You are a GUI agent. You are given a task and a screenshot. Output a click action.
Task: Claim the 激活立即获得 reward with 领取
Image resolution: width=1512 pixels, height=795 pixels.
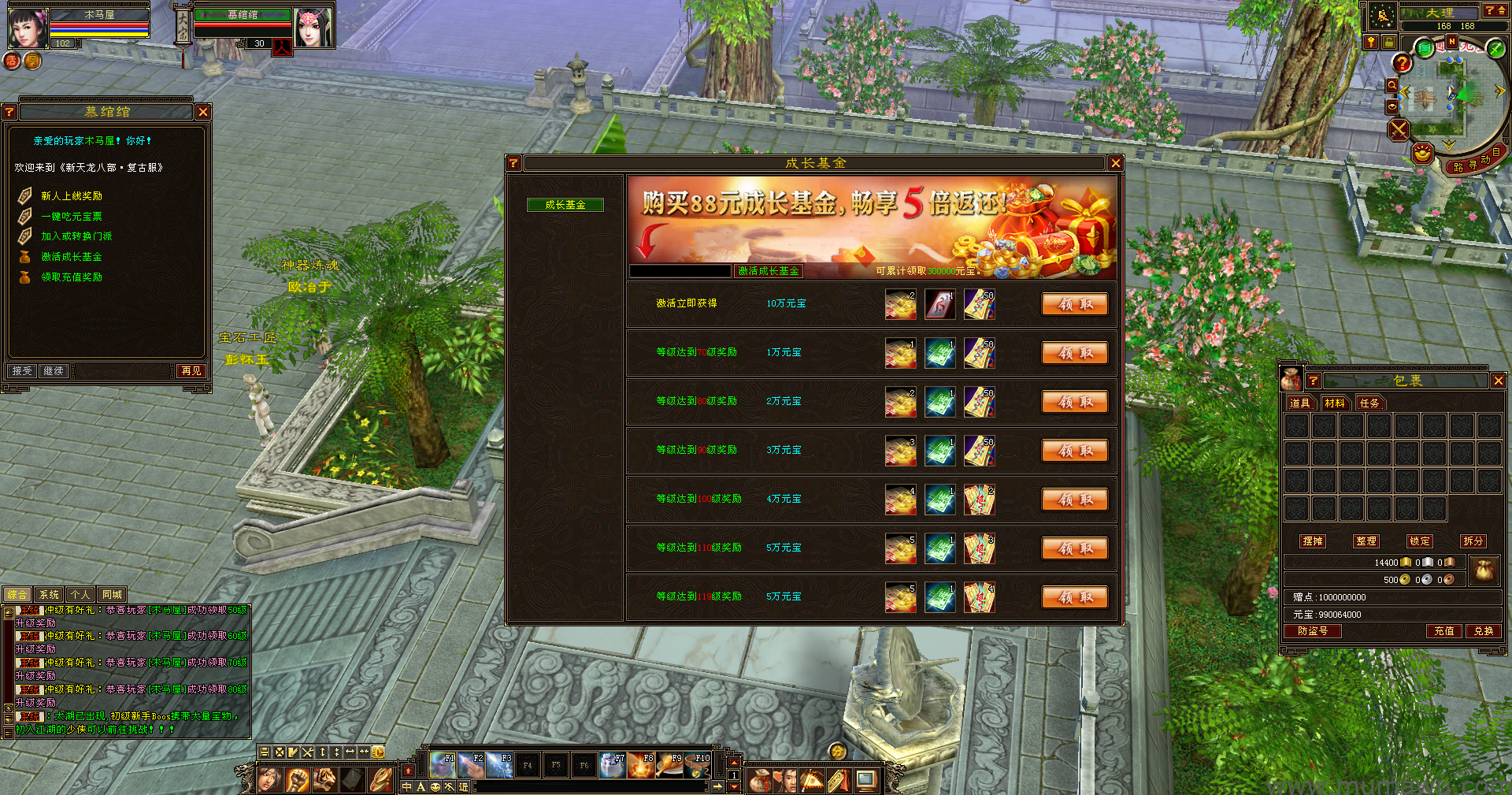[x=1075, y=304]
